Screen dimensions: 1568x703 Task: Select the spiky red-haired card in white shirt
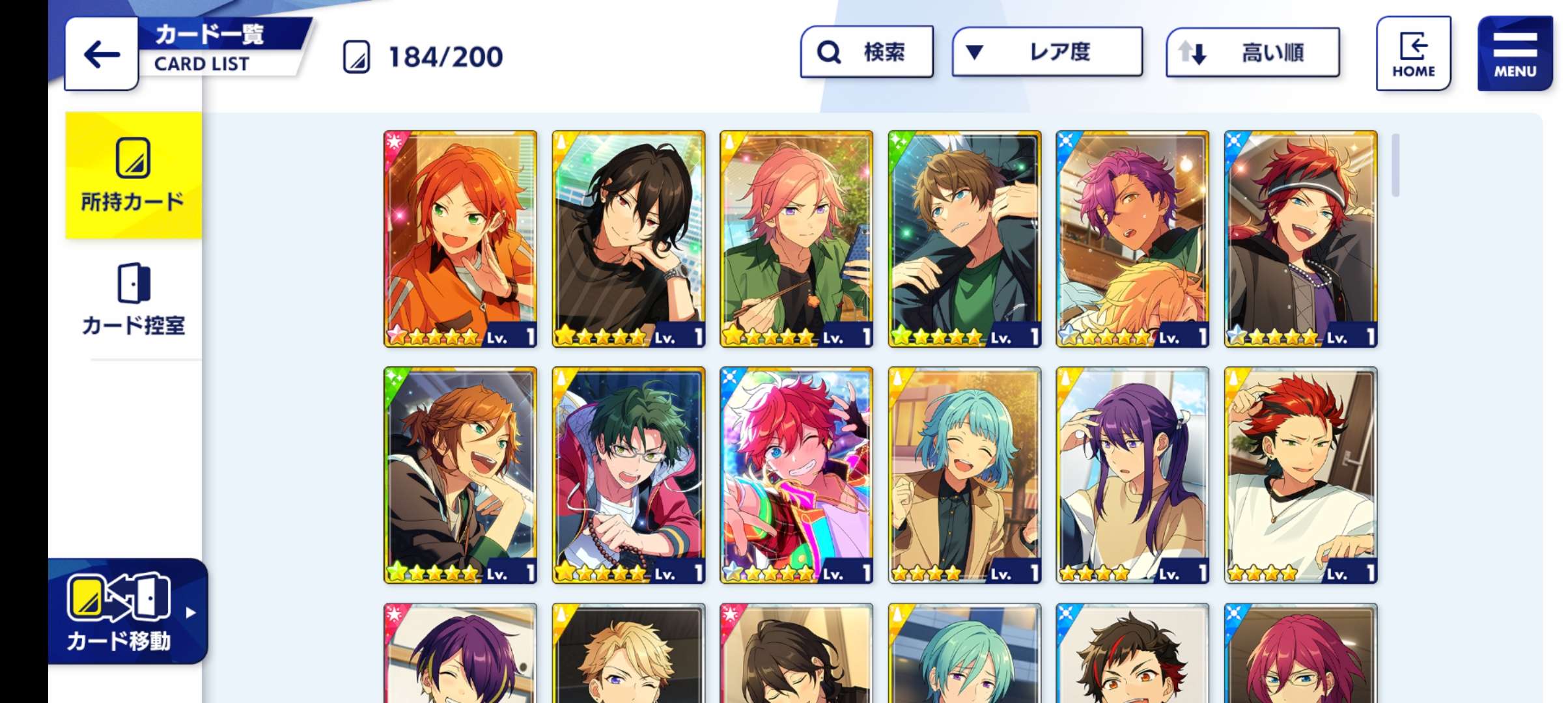click(1300, 475)
